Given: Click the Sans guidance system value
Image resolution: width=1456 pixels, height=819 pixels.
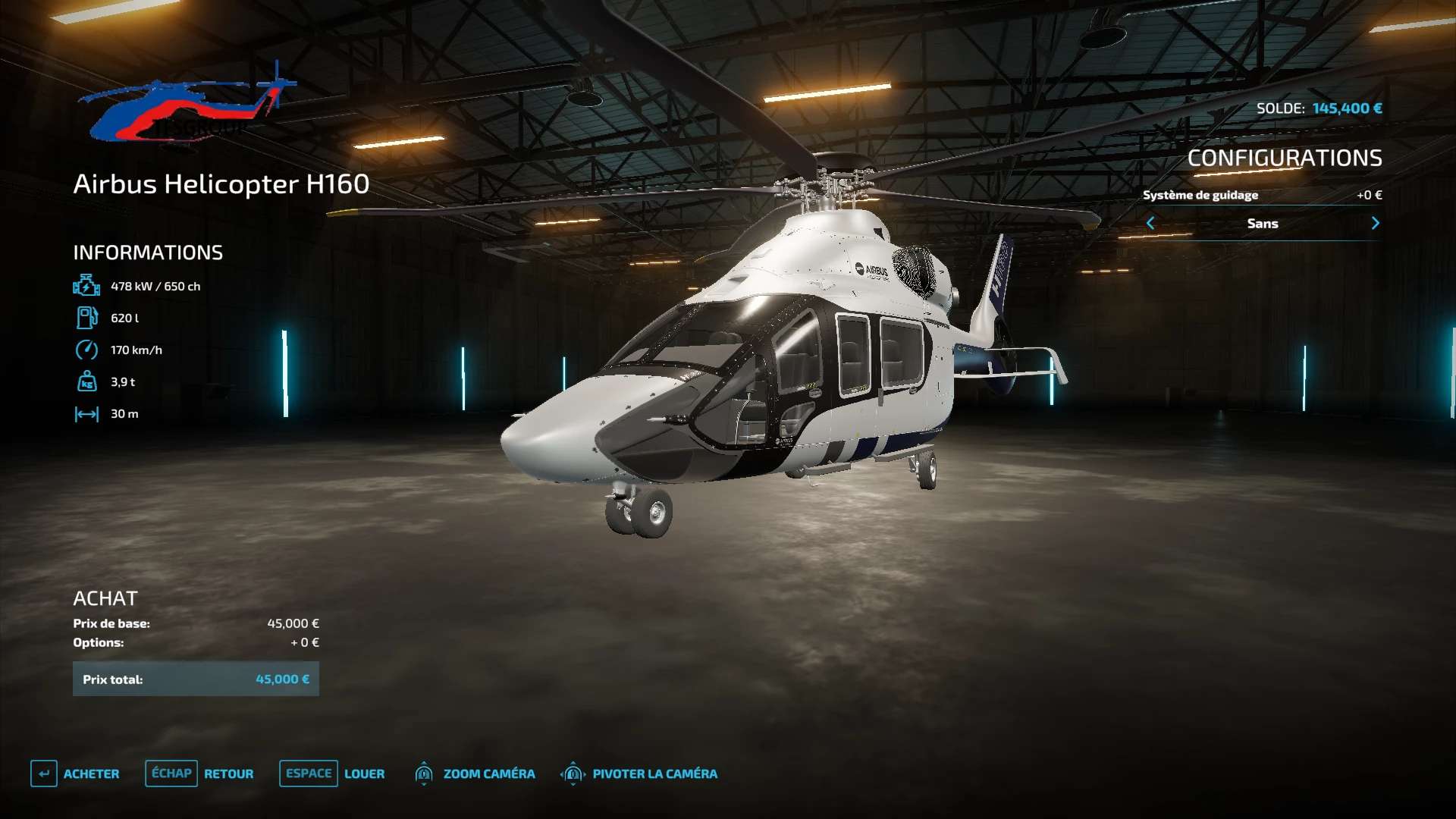Looking at the screenshot, I should (1263, 224).
